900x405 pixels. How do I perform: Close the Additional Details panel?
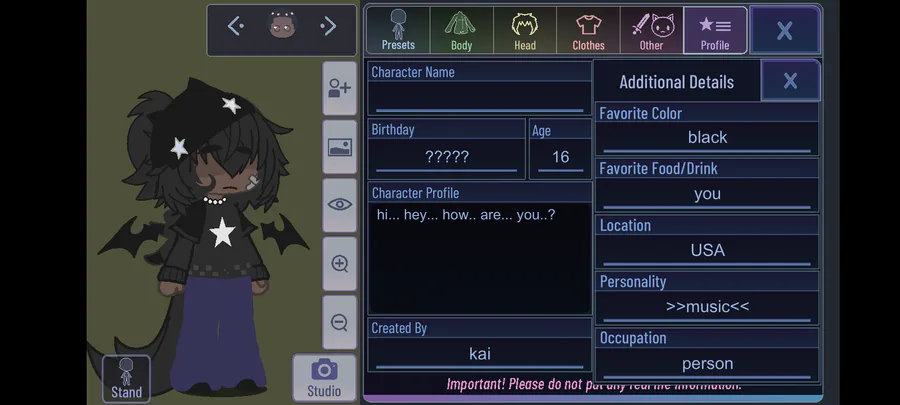pos(790,81)
